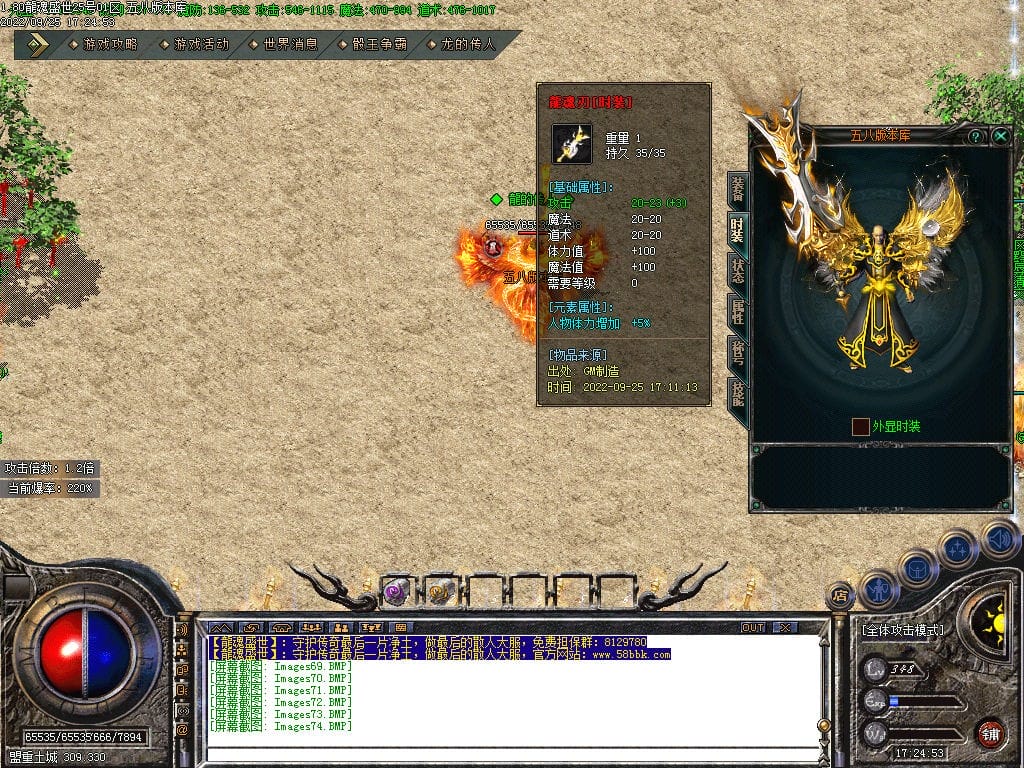This screenshot has width=1024, height=768.
Task: Open the 游戏活动 events menu
Action: [x=194, y=45]
